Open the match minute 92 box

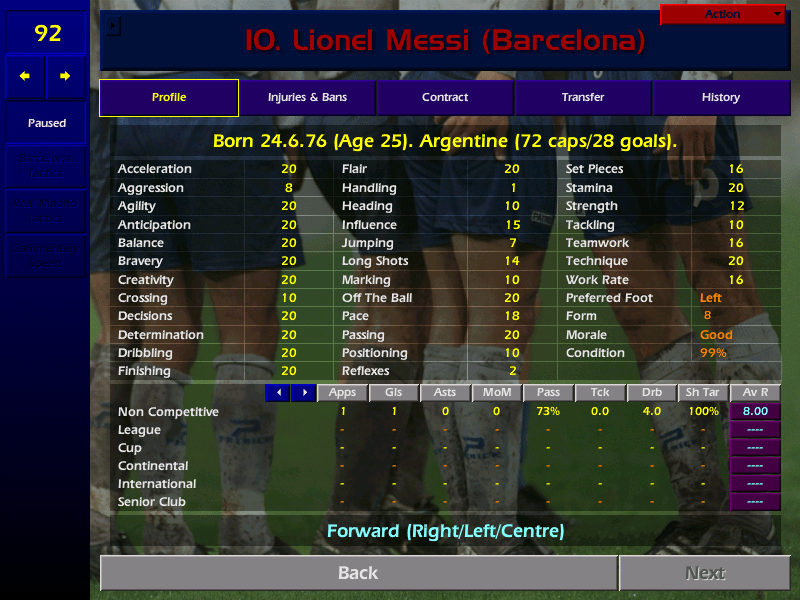pos(47,34)
